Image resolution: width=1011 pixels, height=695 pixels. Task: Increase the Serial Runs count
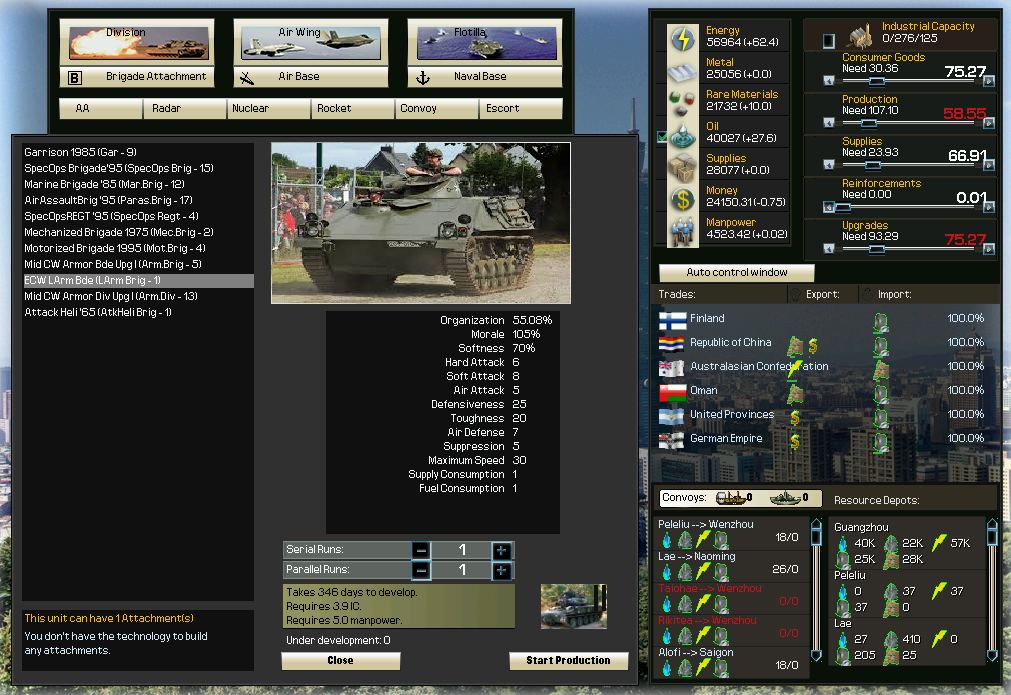(501, 550)
